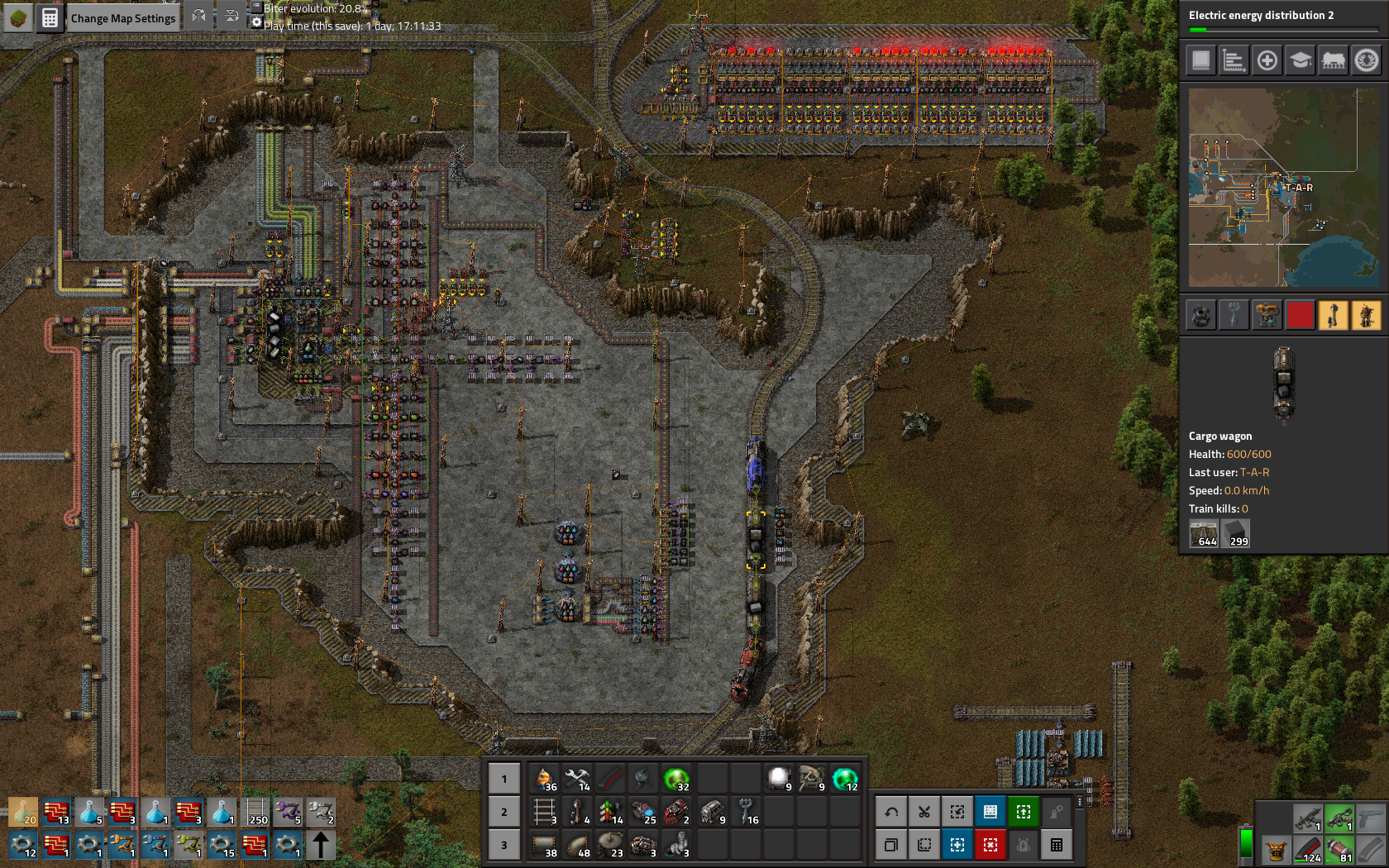Choose the red deconstruction planner tool
Viewport: 1389px width, 868px height.
990,845
